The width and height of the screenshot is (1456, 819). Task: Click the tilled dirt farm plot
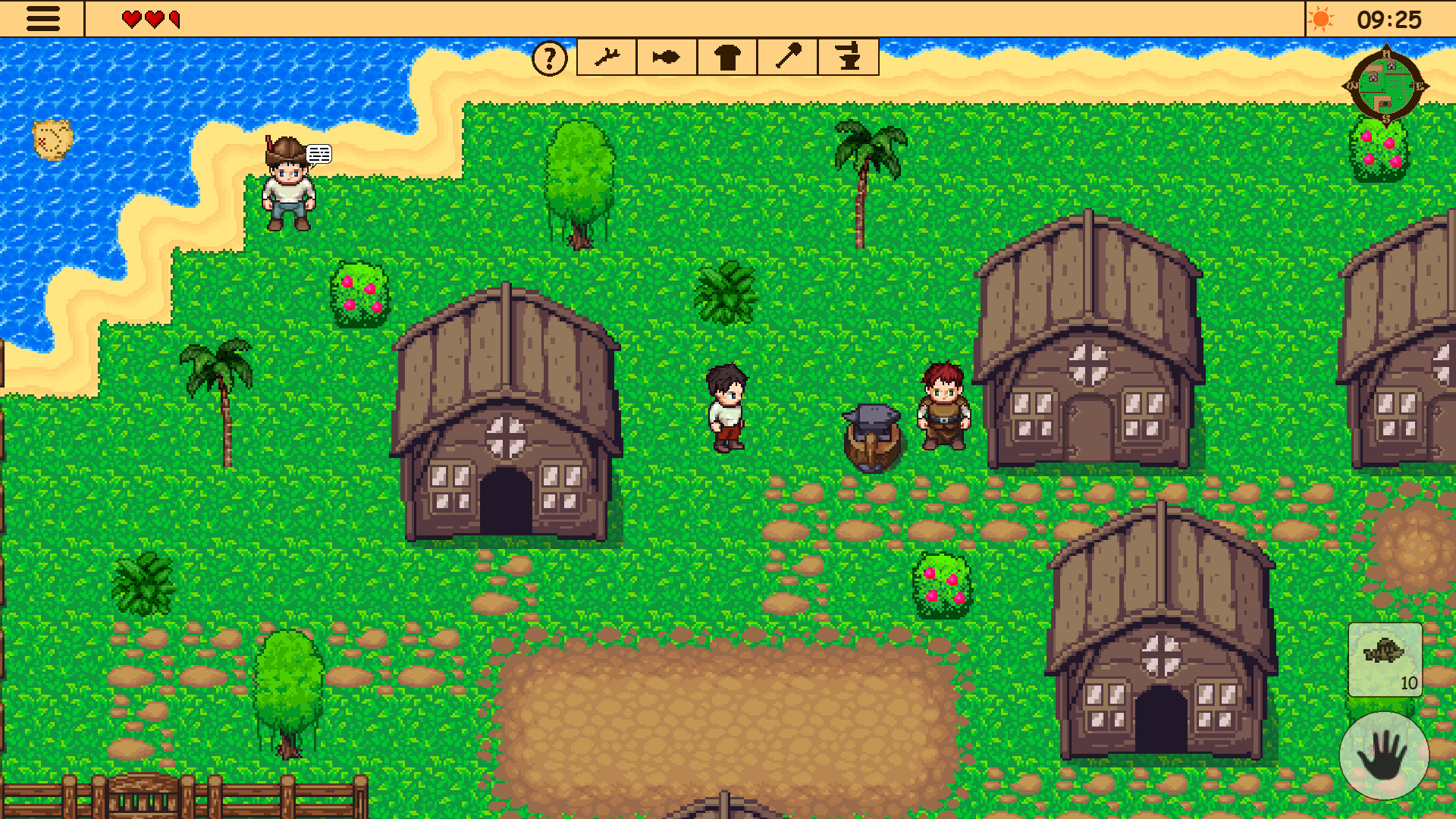click(x=720, y=720)
